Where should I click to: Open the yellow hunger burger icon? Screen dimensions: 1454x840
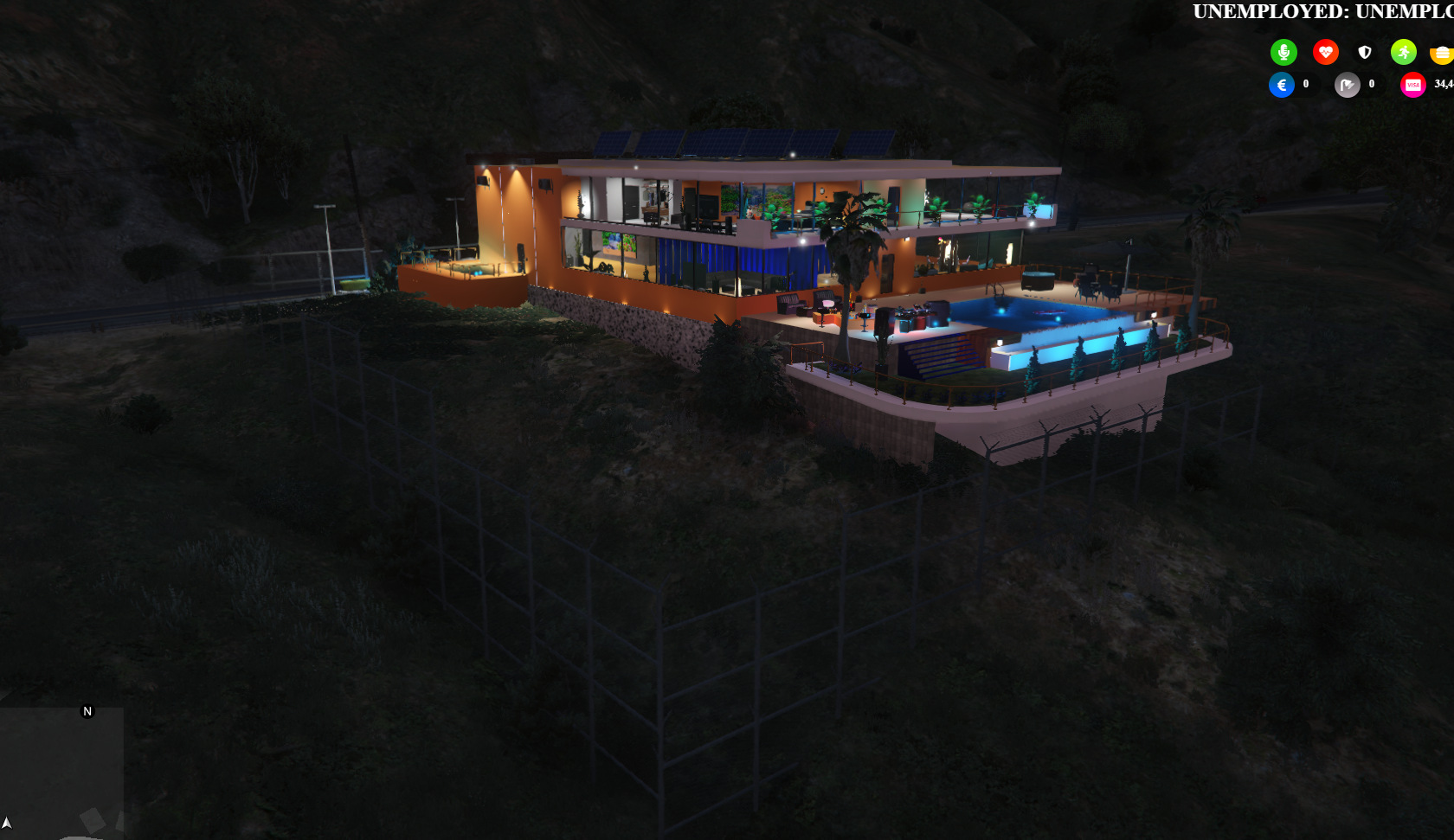(1442, 52)
